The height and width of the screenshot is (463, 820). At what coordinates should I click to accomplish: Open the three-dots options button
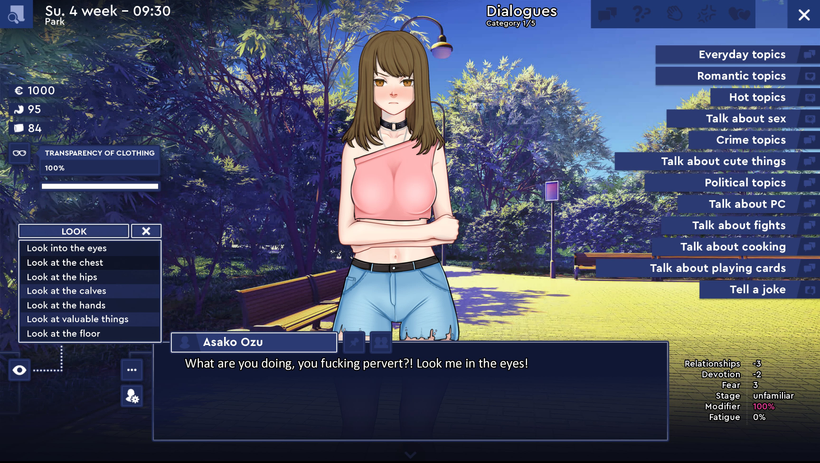tap(132, 370)
